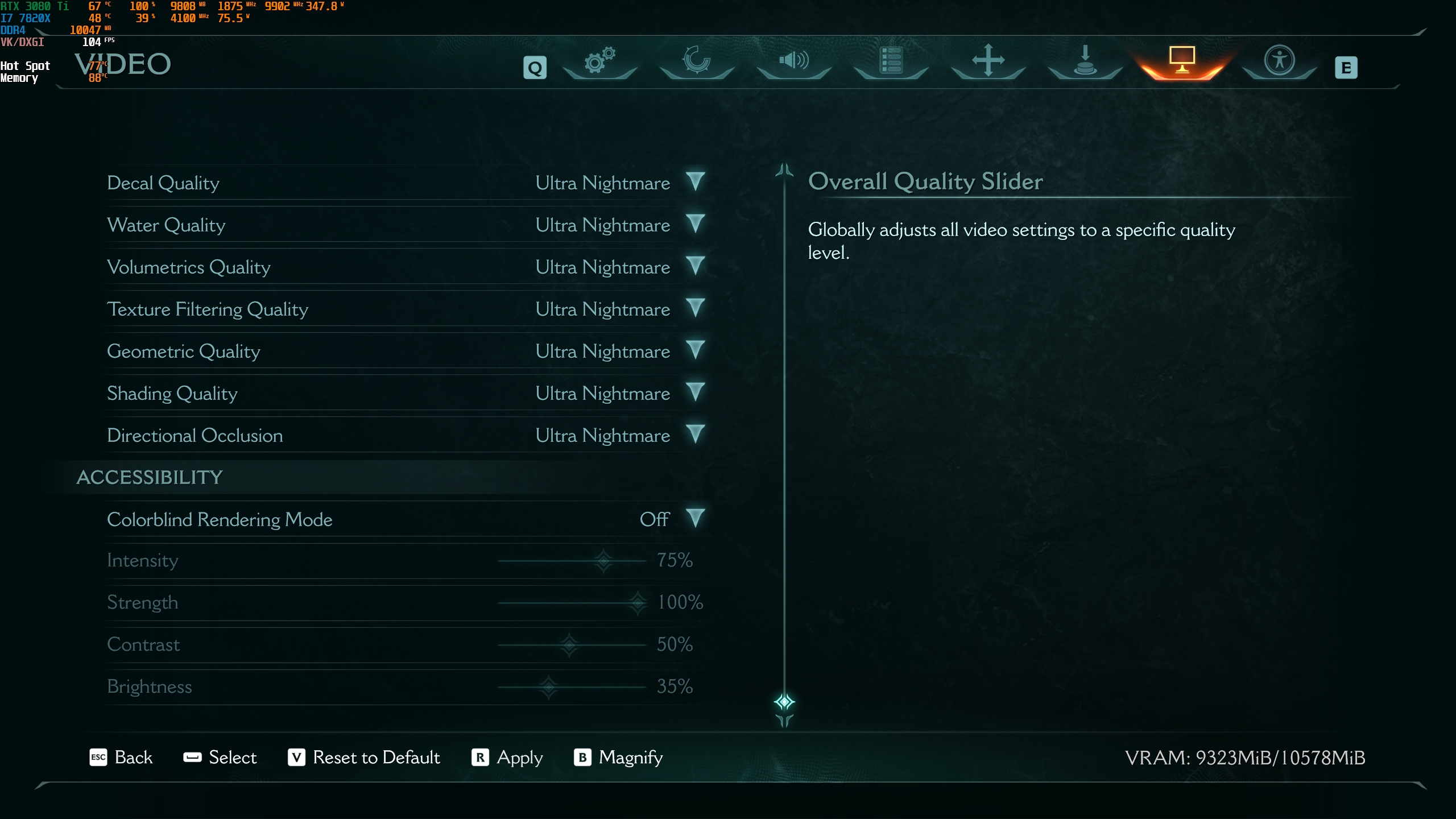Click the Brightness slider
This screenshot has width=1456, height=819.
[x=549, y=687]
